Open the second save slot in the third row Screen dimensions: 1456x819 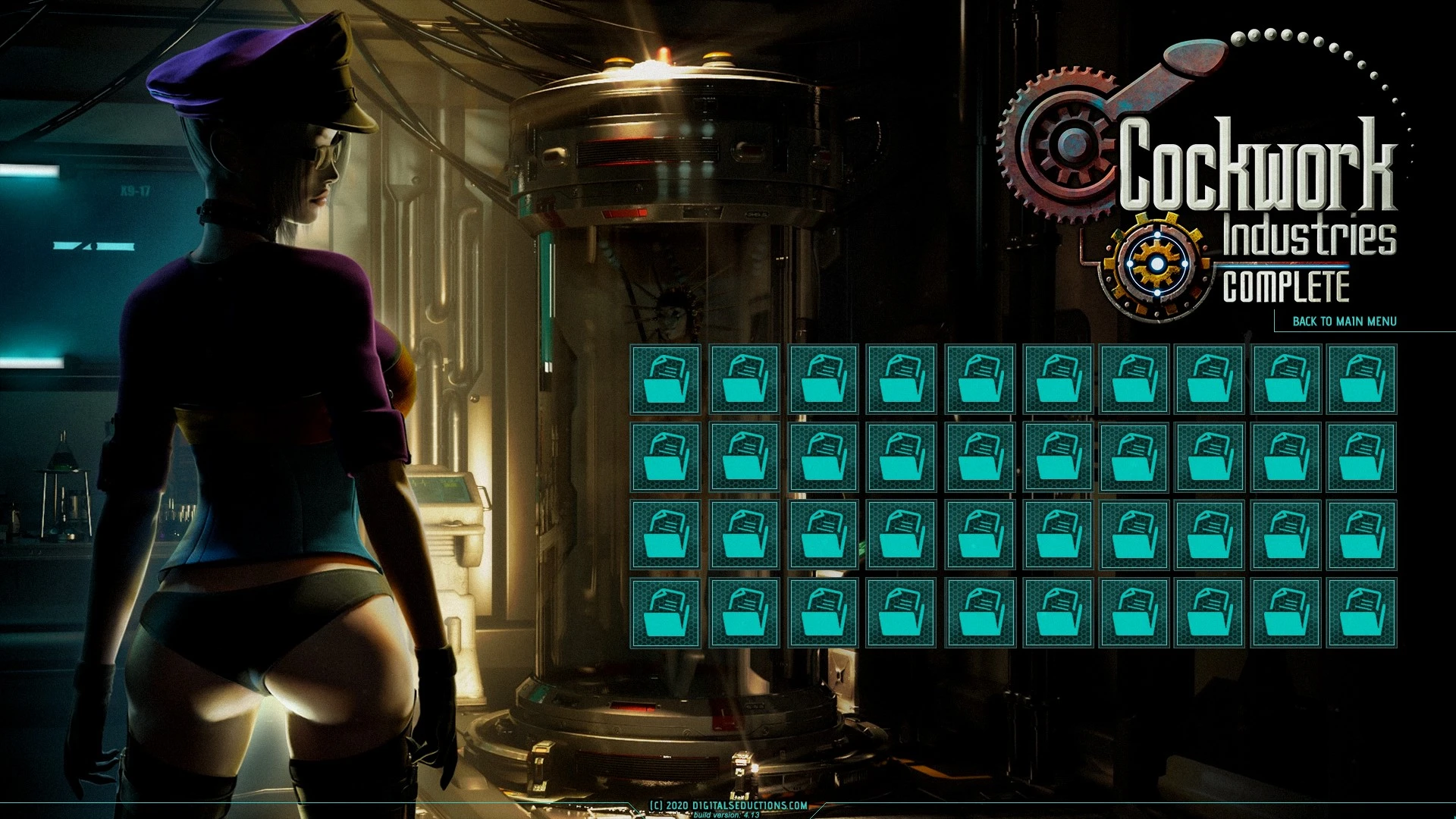[743, 535]
